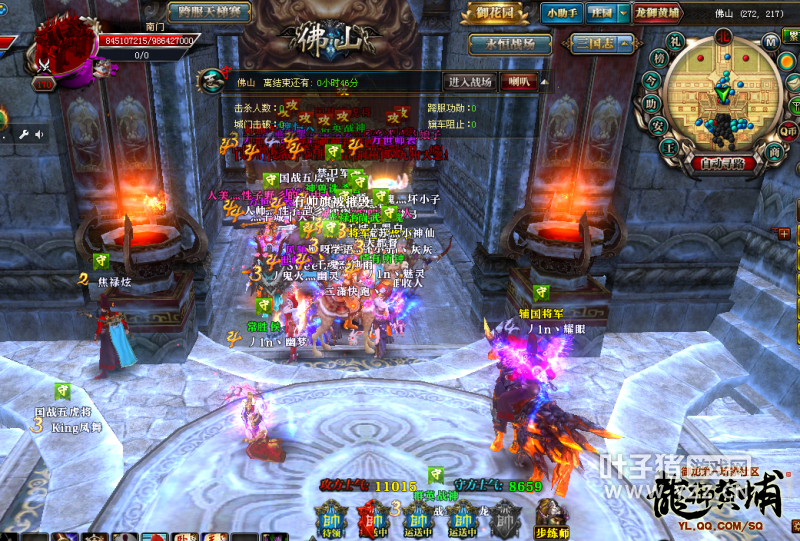Screen dimensions: 800x541
Task: Open the 小助手 assistant menu
Action: 565,13
